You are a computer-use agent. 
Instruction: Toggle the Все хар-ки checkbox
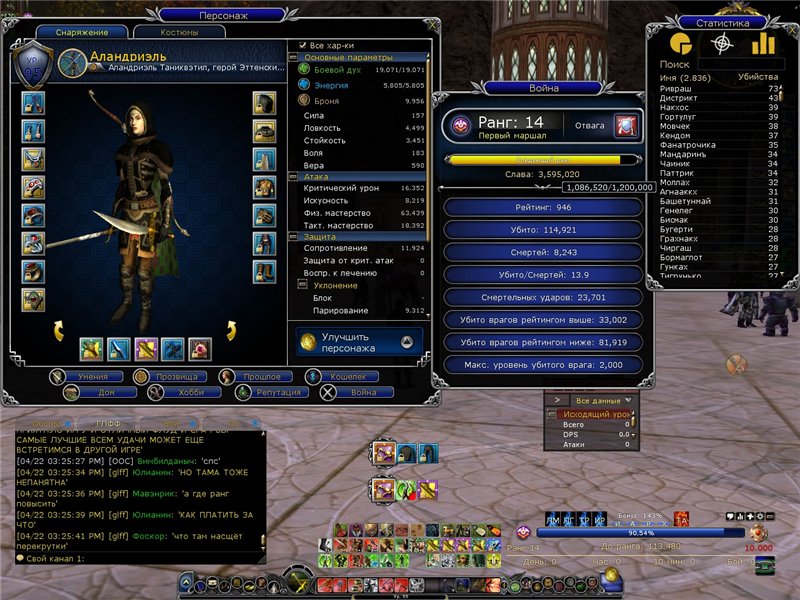(x=304, y=45)
